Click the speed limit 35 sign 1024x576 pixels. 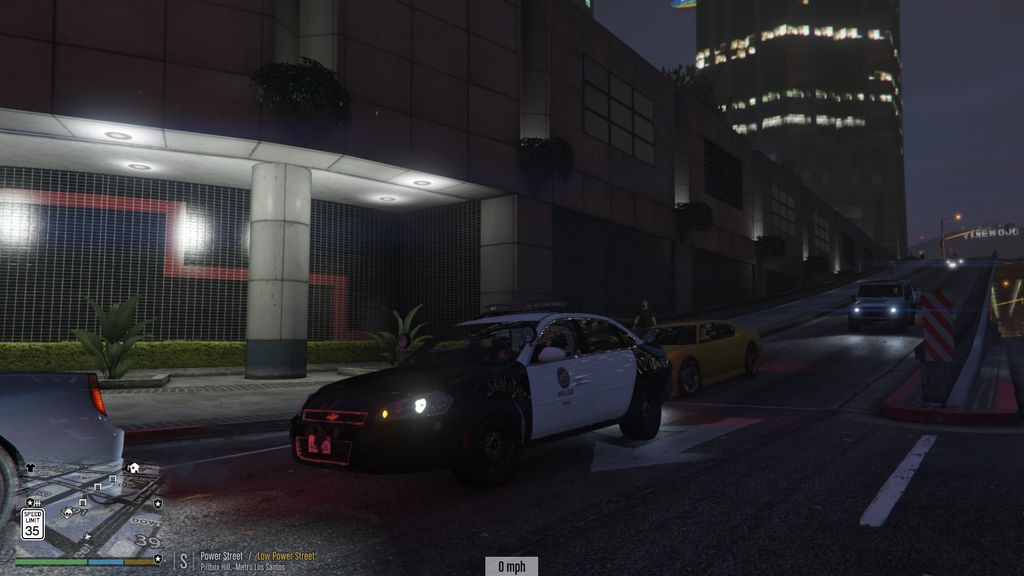[32, 523]
